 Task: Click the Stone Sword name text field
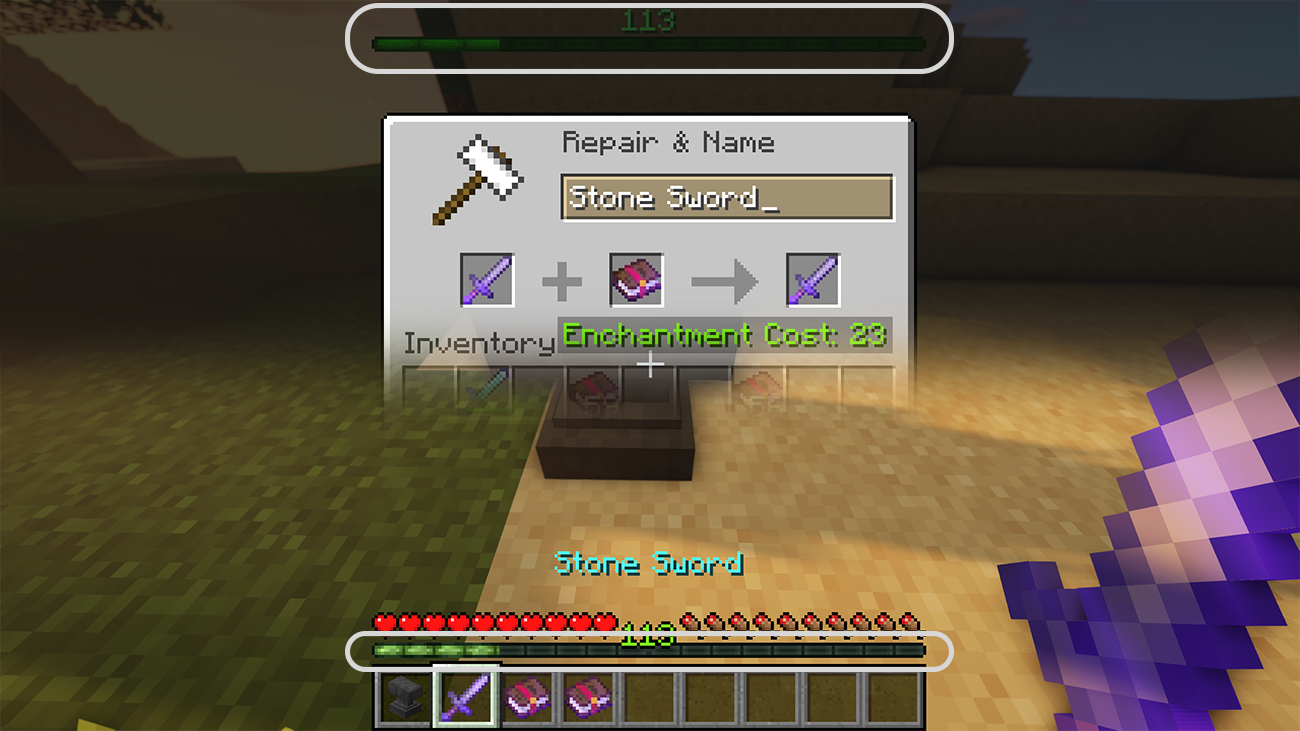[727, 198]
